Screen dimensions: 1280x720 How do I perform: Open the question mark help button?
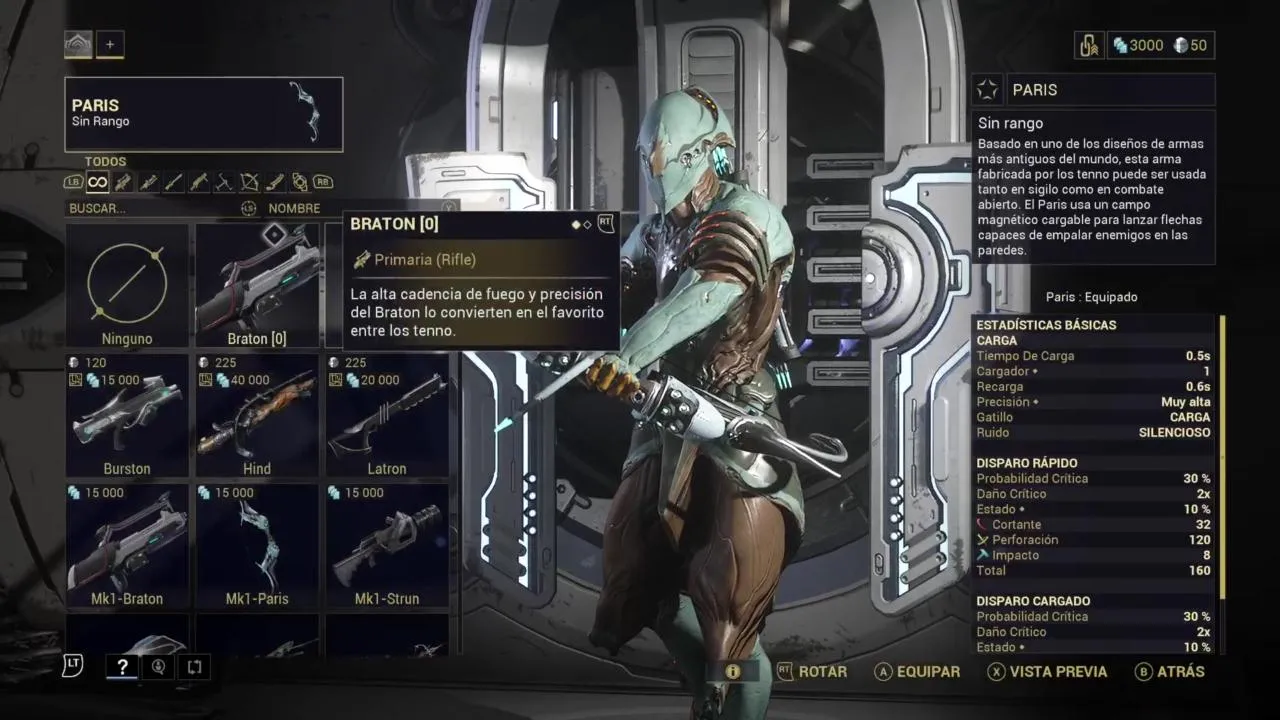coord(121,668)
